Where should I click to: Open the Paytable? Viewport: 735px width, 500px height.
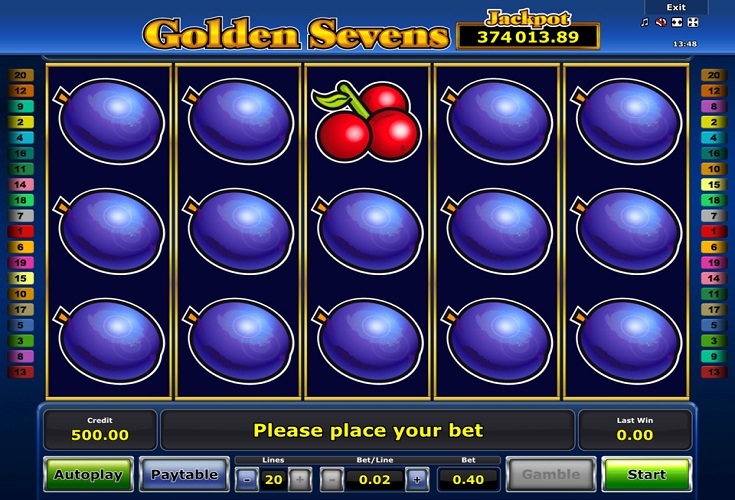pos(183,474)
